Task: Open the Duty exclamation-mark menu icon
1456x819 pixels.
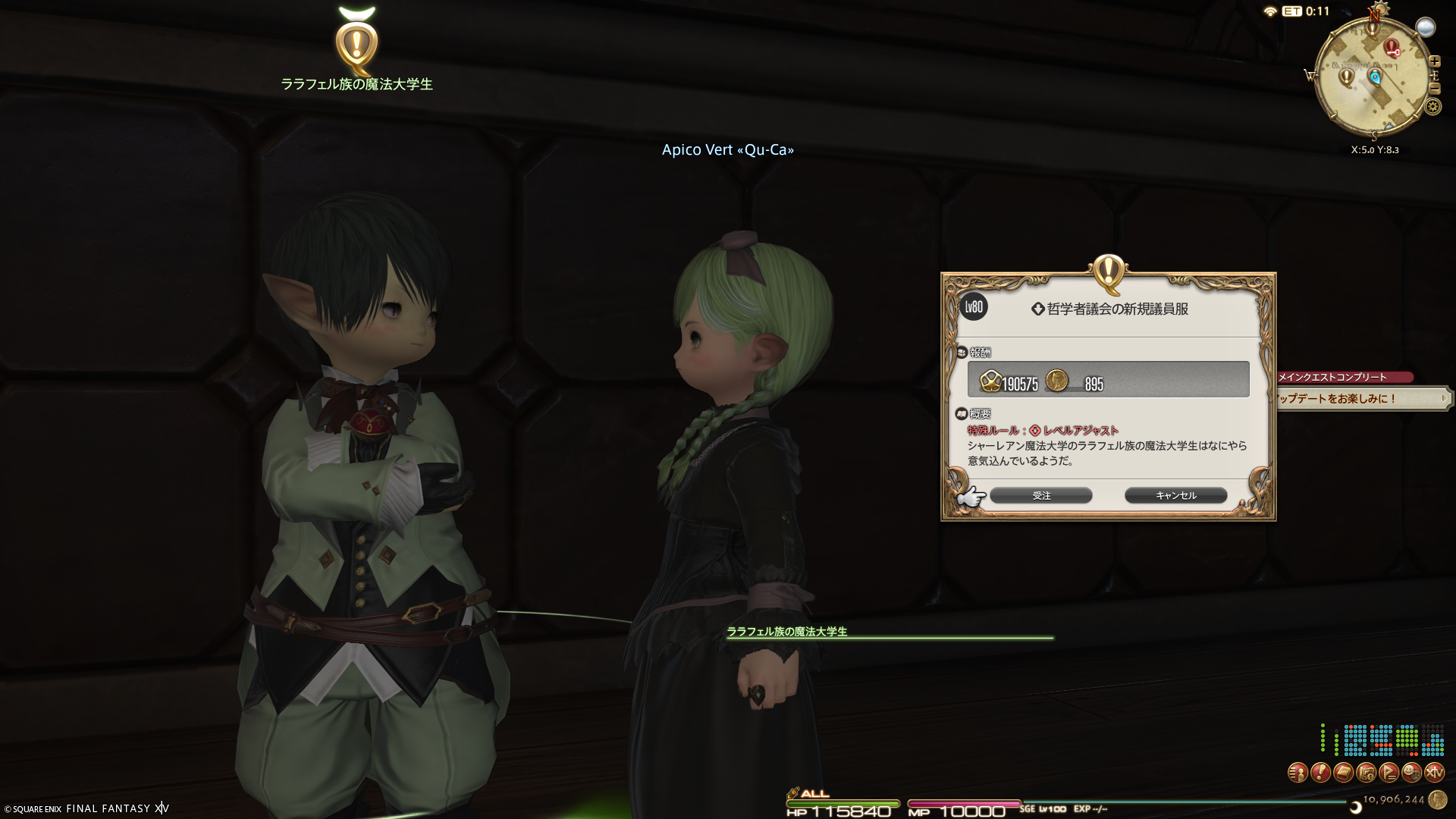Action: 1320,773
